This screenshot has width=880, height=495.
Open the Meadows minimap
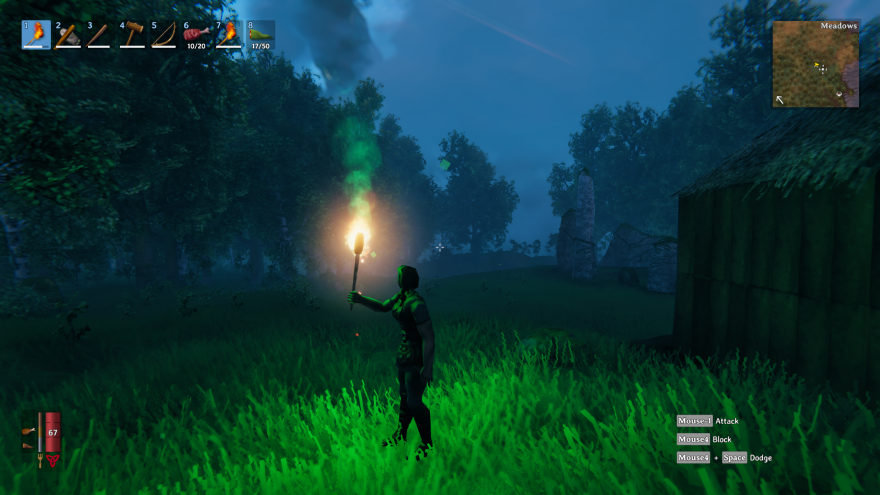tap(815, 64)
